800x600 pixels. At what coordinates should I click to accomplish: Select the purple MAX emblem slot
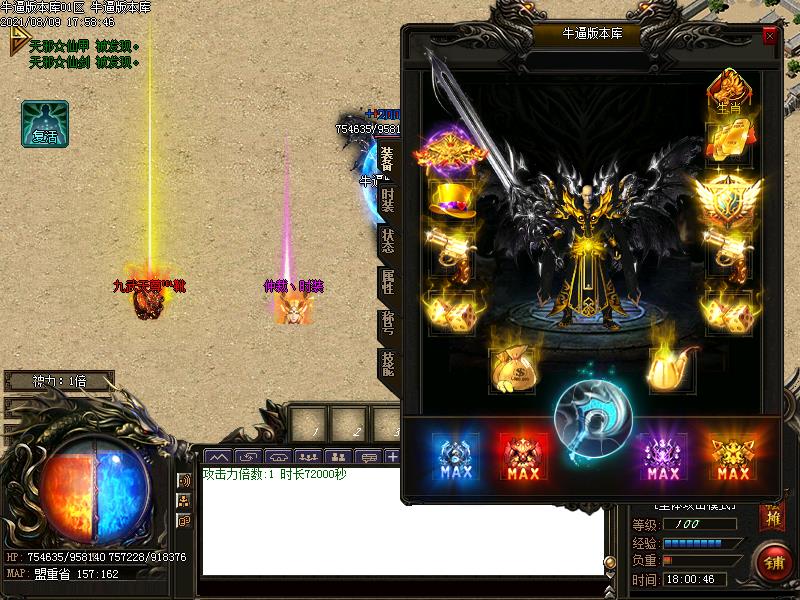(663, 458)
